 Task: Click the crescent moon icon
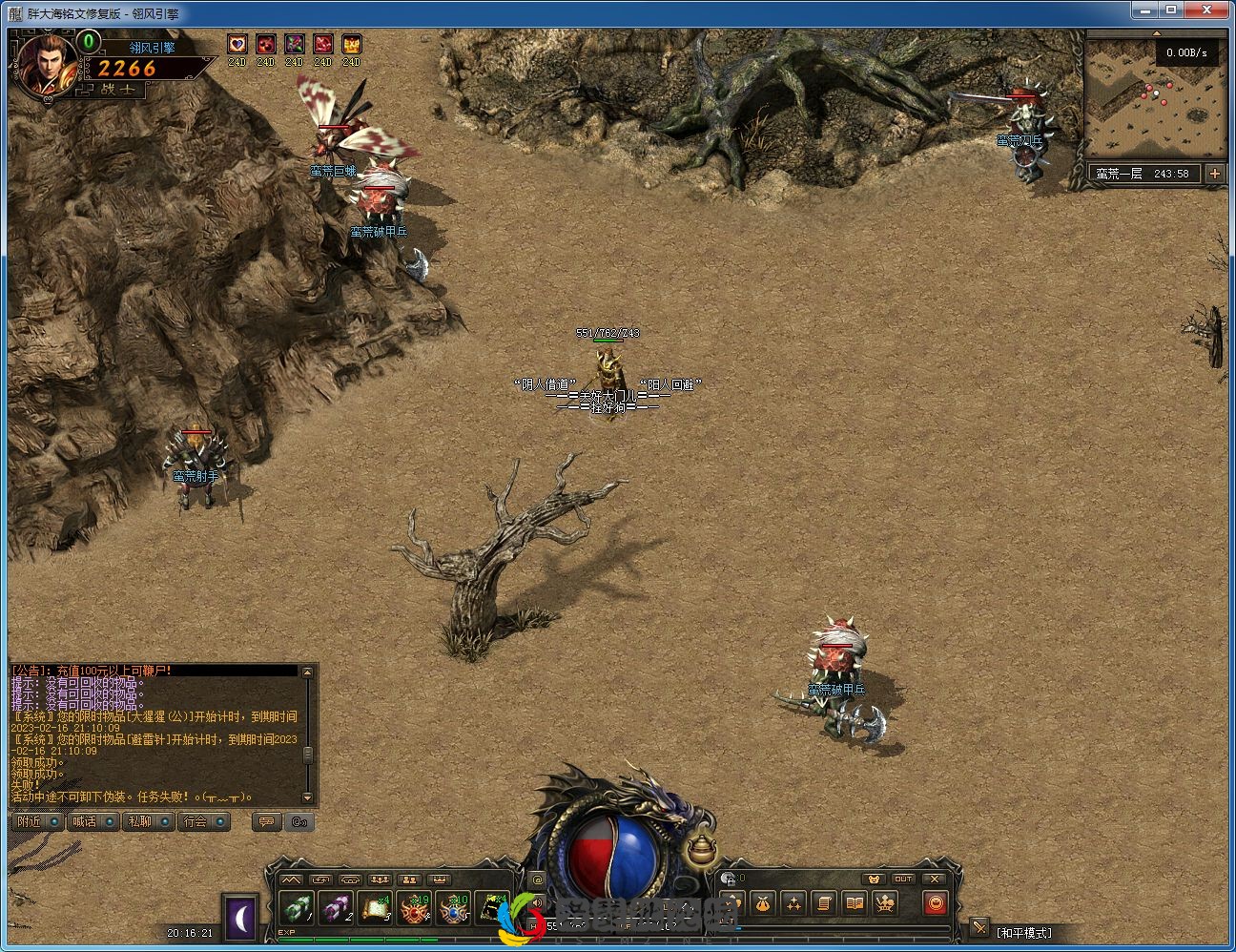pos(242,917)
